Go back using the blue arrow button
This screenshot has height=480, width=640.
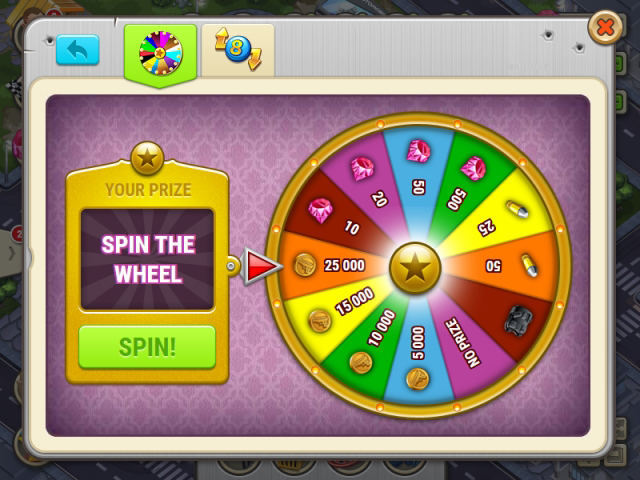[77, 50]
